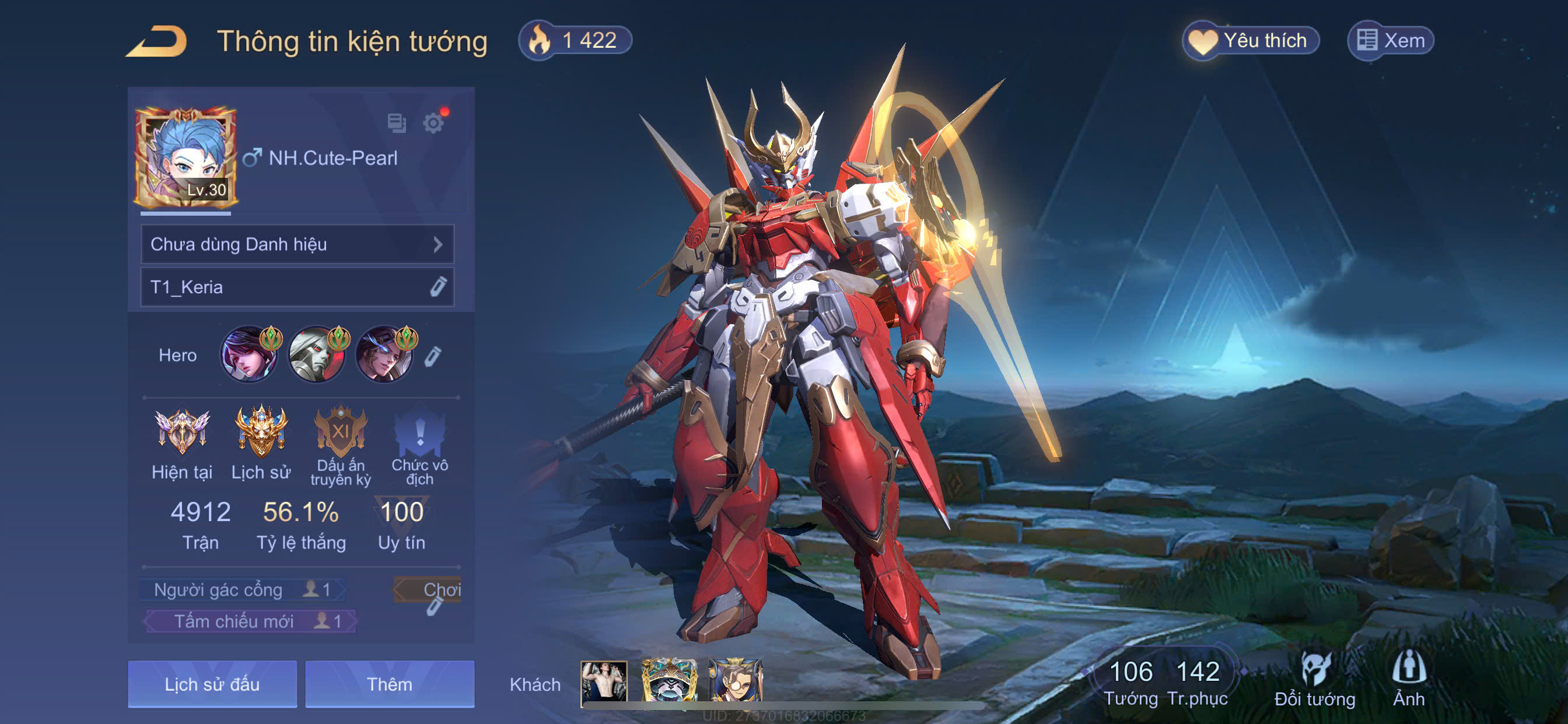Select the Người gác cổng tag
This screenshot has width=1568, height=724.
click(242, 589)
